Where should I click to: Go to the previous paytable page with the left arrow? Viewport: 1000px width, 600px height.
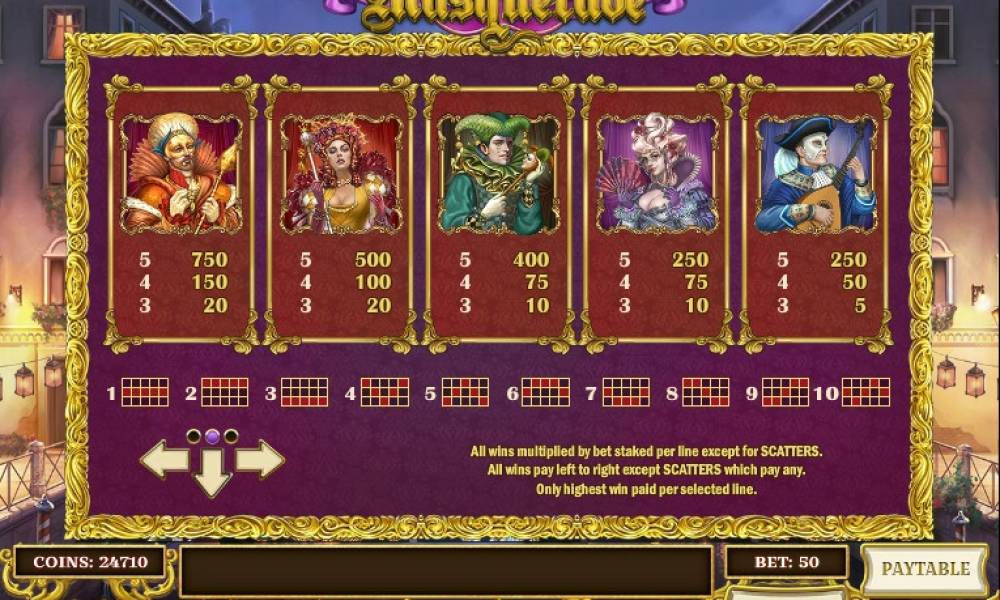[164, 459]
